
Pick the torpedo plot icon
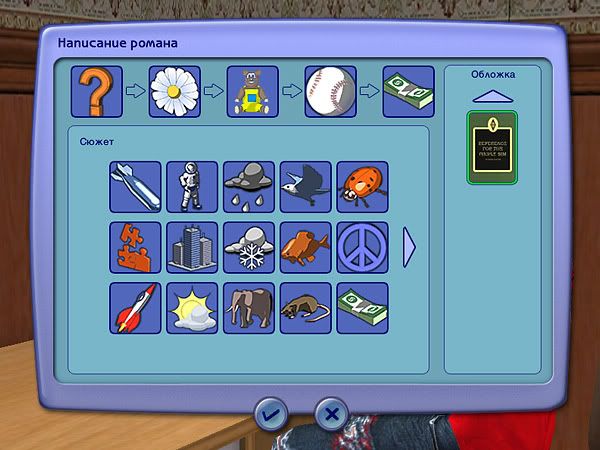point(134,186)
